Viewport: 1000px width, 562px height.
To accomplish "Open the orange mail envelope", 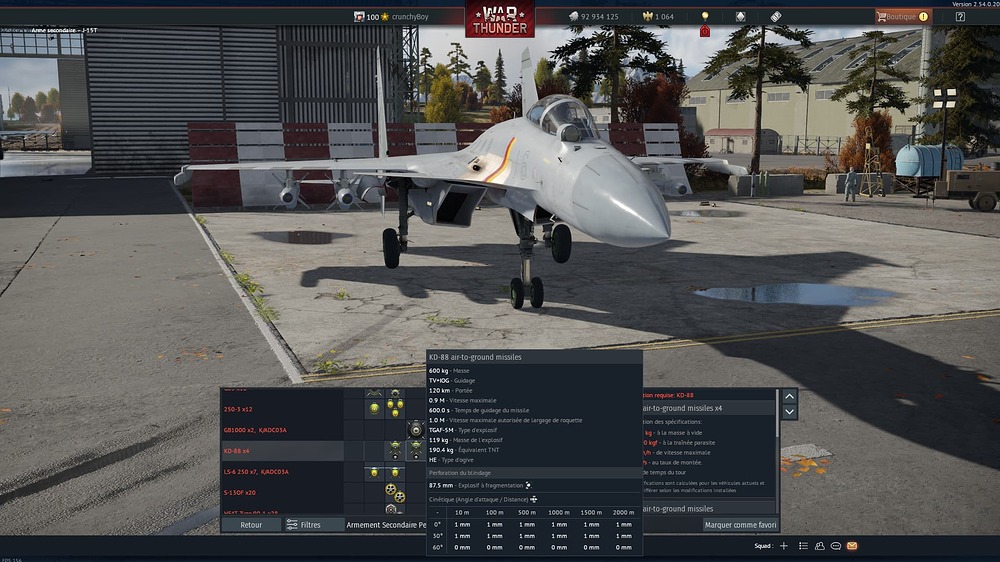I will click(852, 546).
